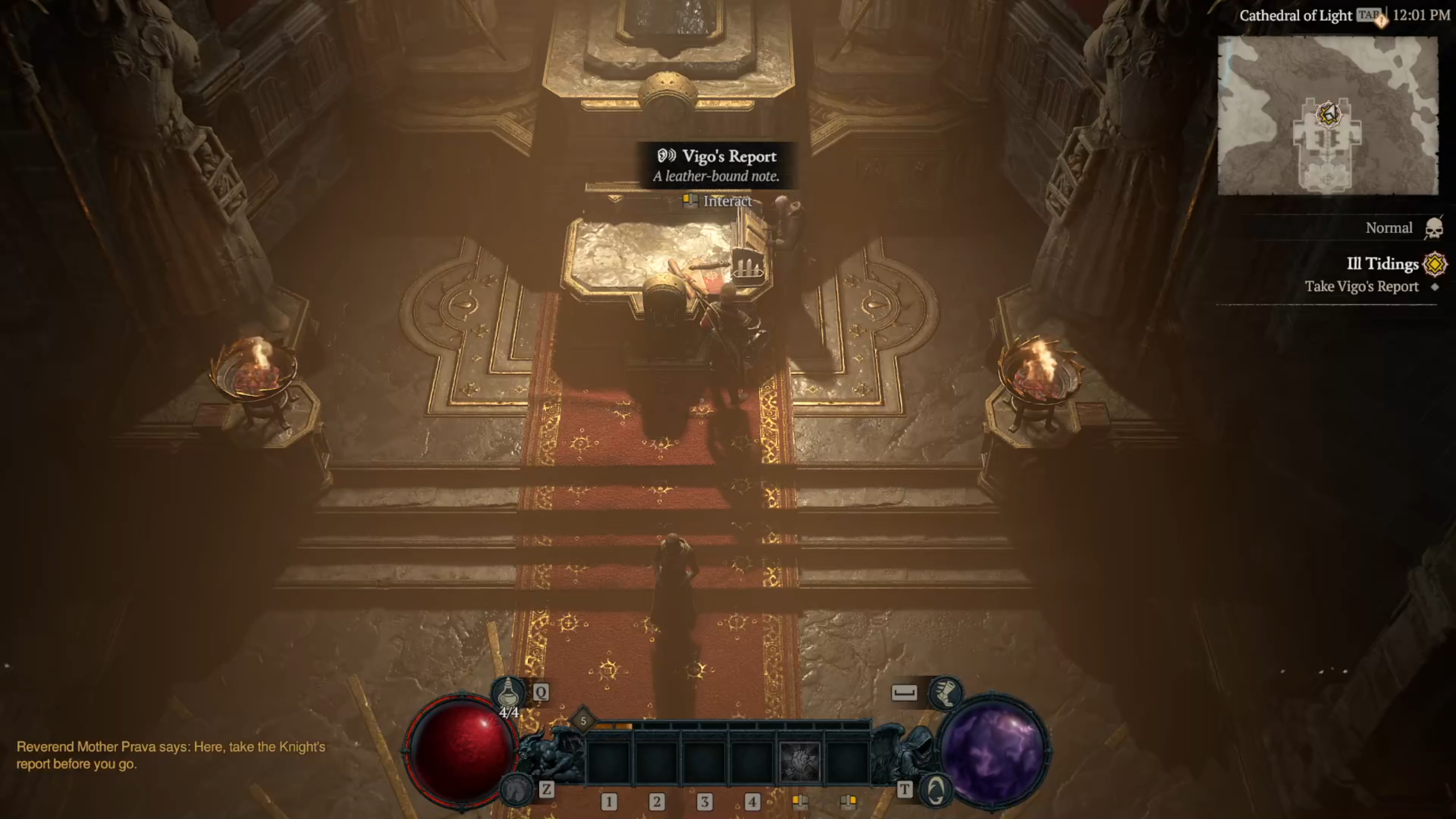This screenshot has height=819, width=1456.
Task: Summon the mount via horse icon
Action: pyautogui.click(x=515, y=788)
